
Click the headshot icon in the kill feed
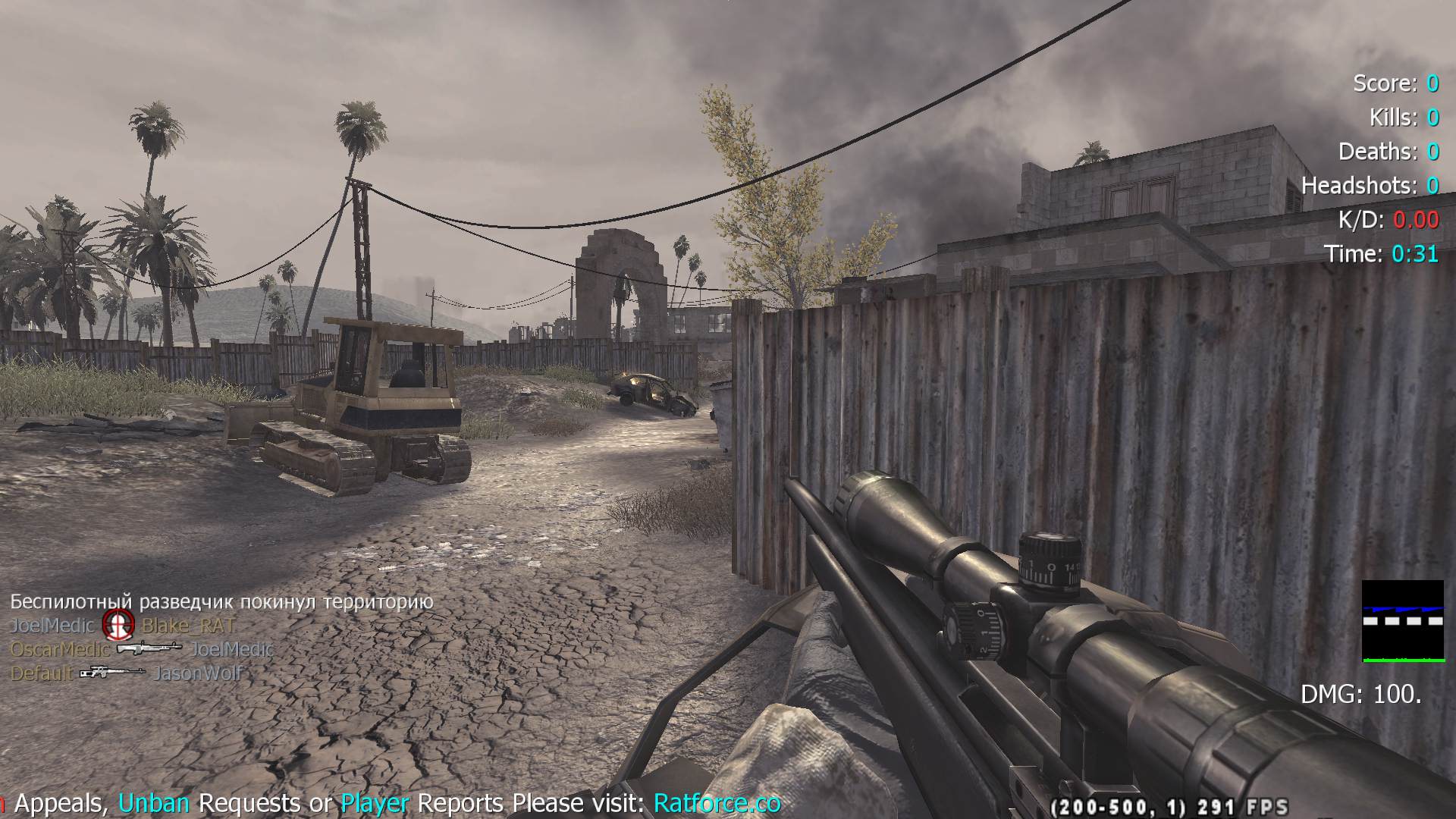click(x=118, y=625)
